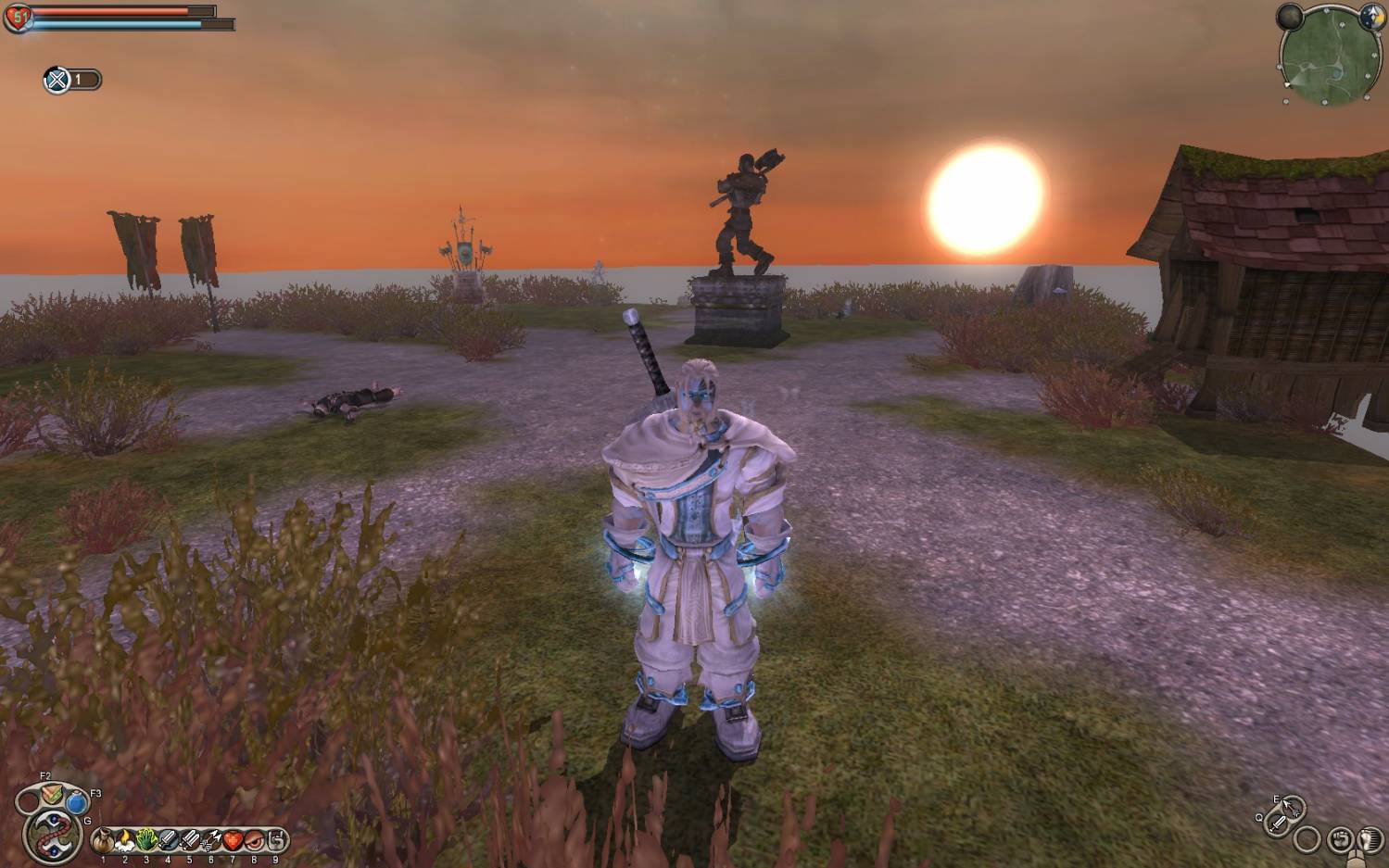Screen dimensions: 1389x868
Task: Click the crossed-swords combat multiplier badge
Action: click(57, 80)
